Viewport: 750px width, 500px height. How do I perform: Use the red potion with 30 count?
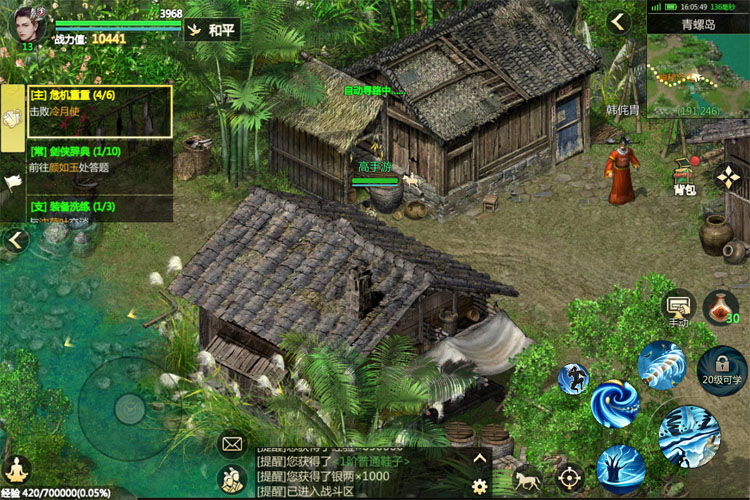(x=720, y=307)
